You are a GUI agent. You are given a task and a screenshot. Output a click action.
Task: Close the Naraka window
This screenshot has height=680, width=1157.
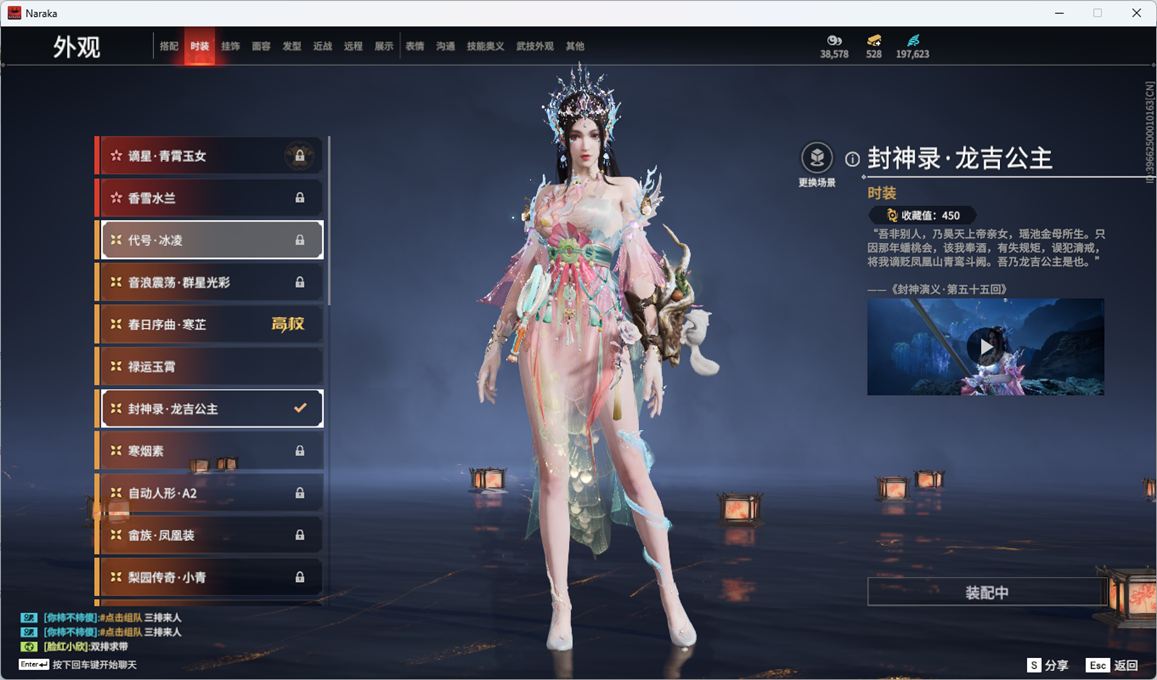coord(1136,13)
